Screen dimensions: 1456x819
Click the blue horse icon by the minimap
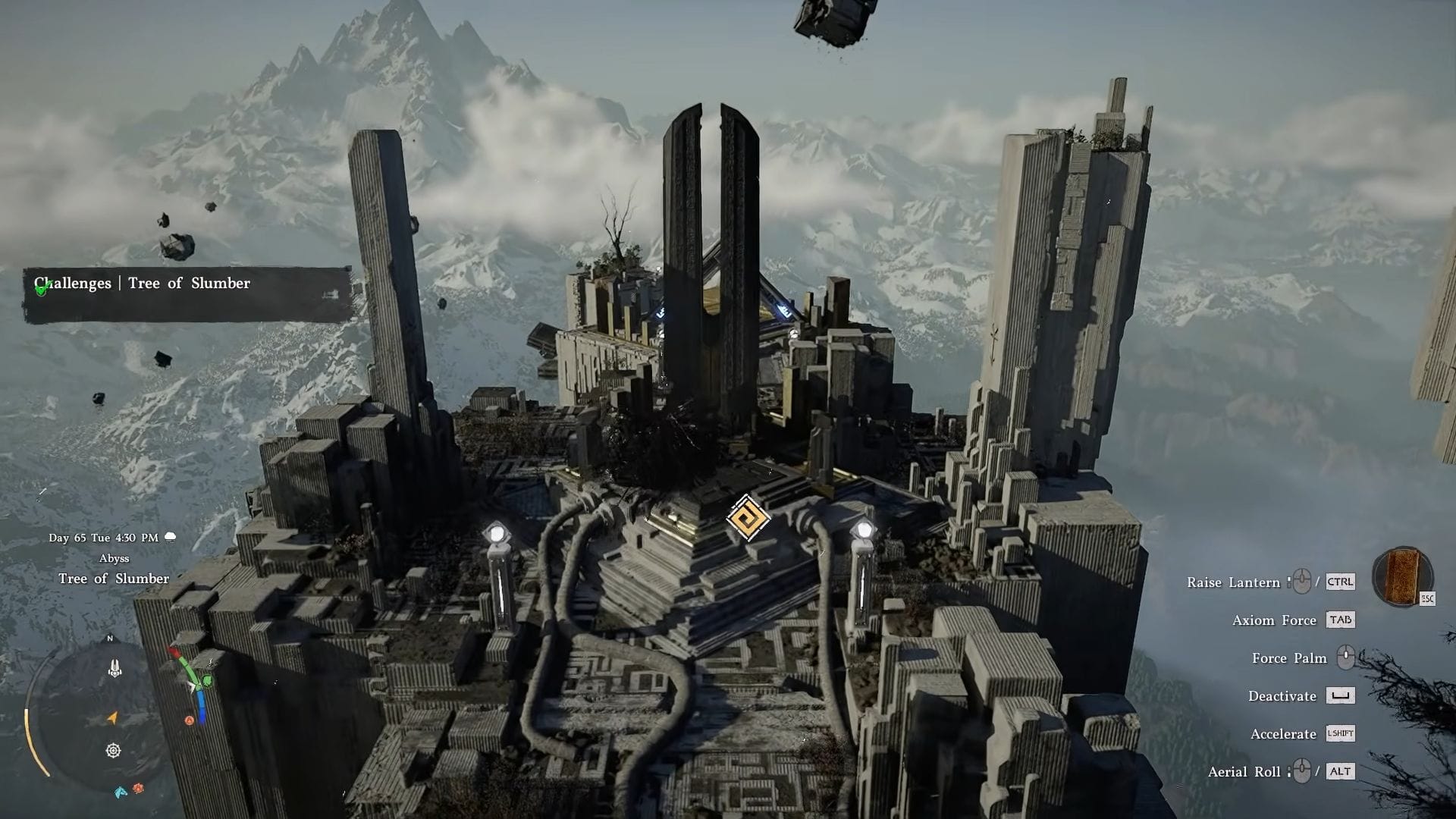click(121, 792)
